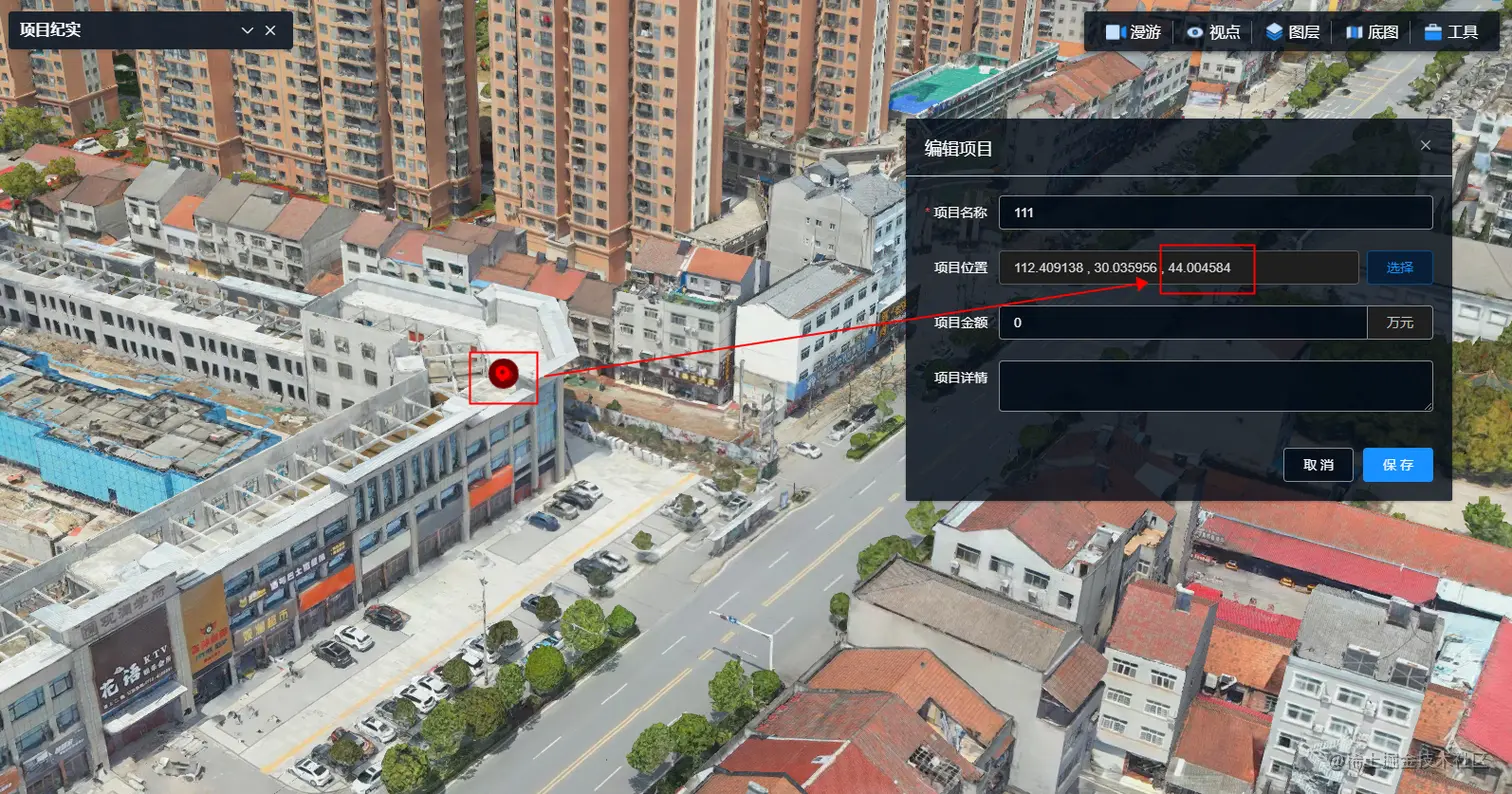Click 选择 to pick a location

point(1399,267)
